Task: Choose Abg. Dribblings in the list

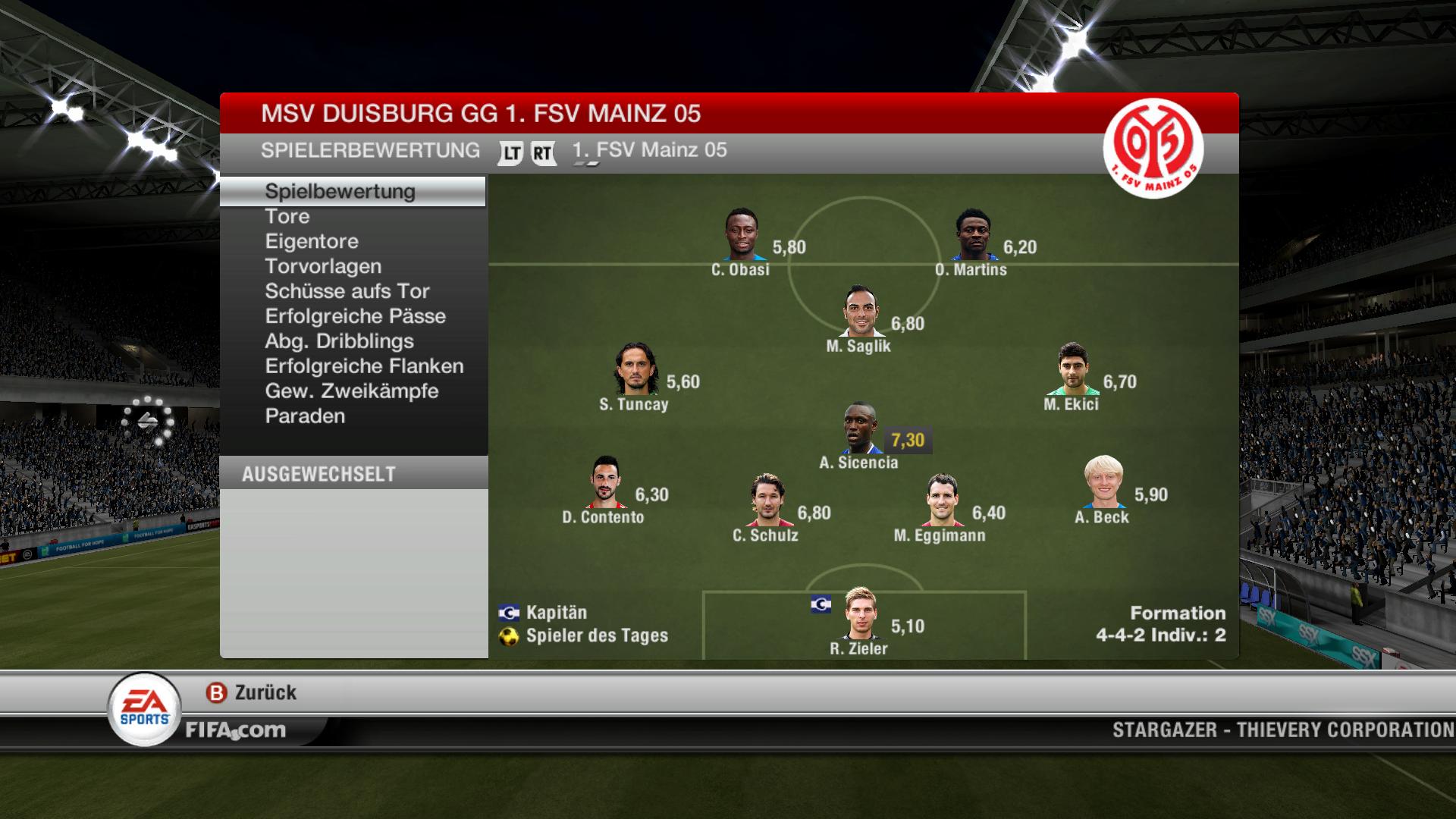Action: click(x=339, y=341)
